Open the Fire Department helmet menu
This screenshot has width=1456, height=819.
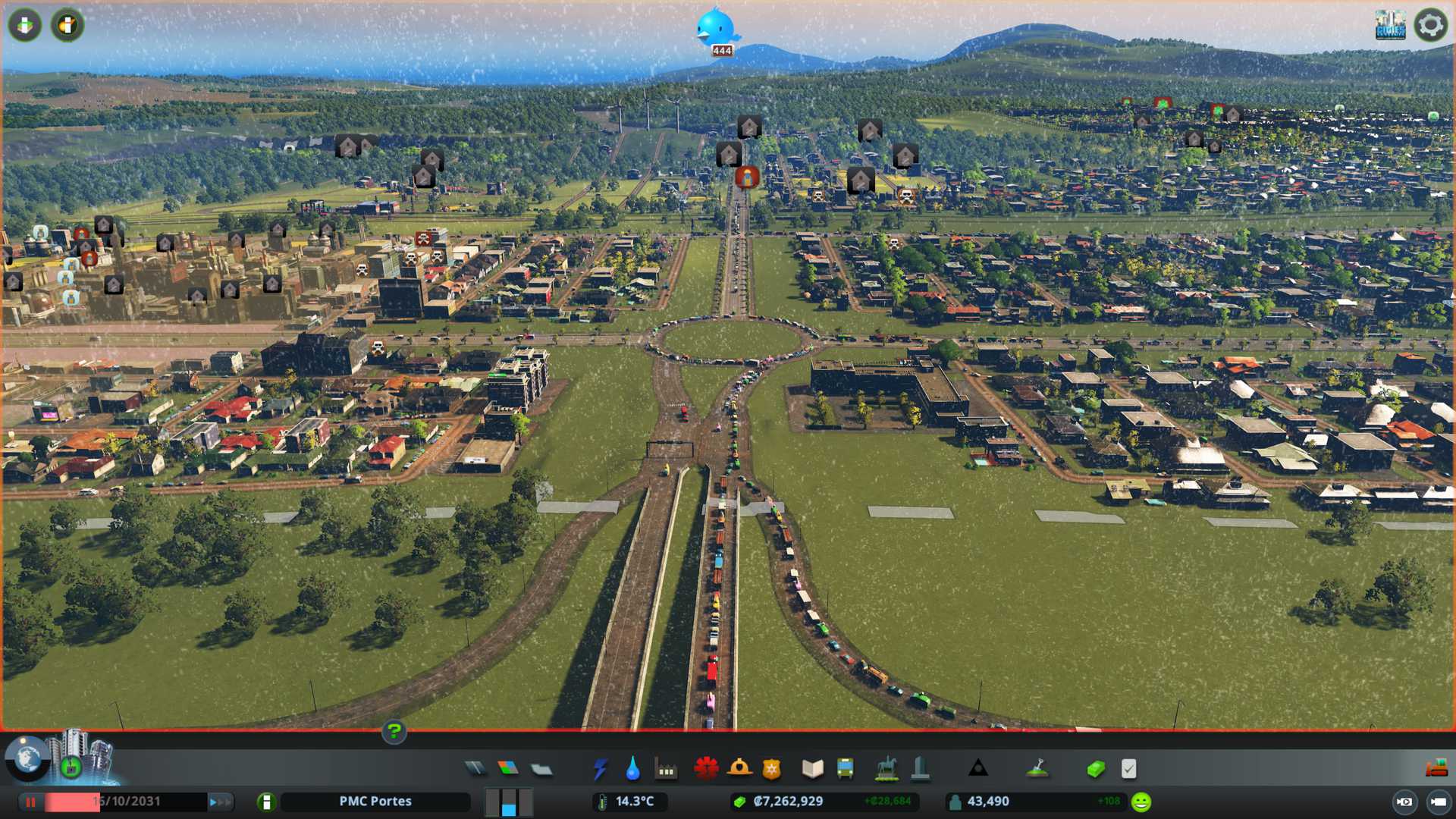pyautogui.click(x=739, y=769)
